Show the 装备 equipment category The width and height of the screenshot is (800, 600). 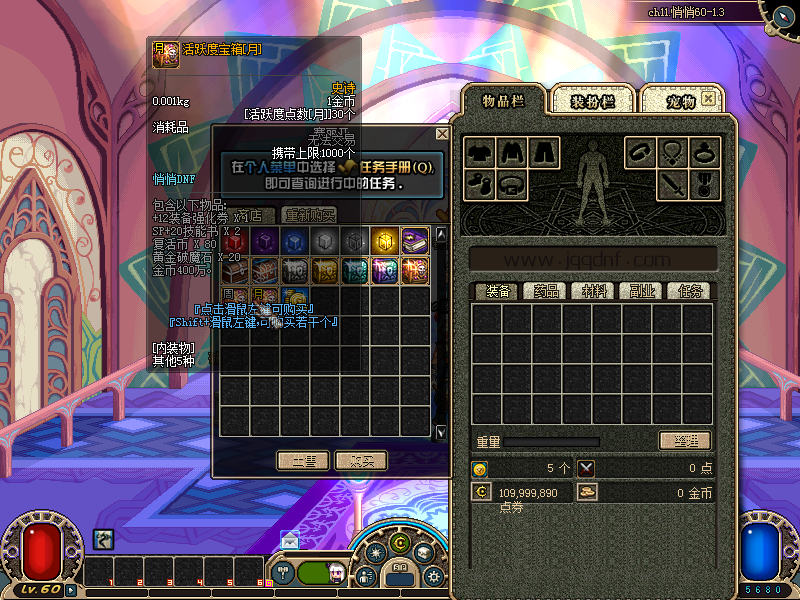click(497, 291)
